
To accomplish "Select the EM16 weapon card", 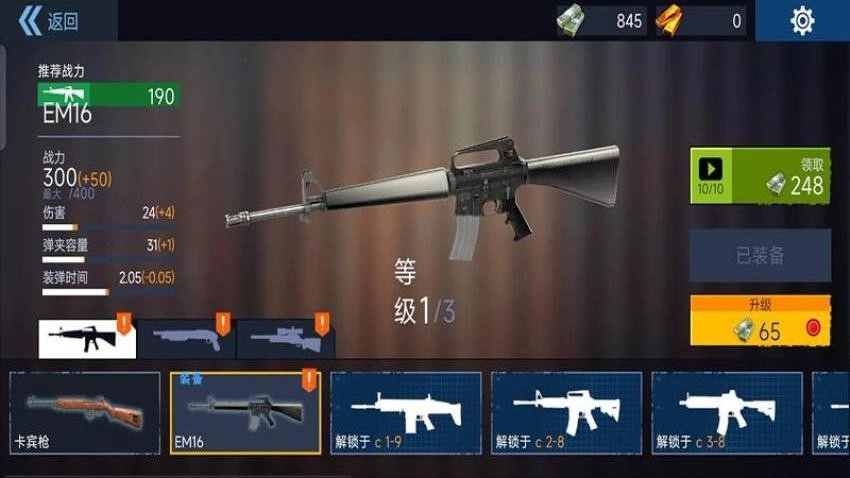I will (x=245, y=413).
